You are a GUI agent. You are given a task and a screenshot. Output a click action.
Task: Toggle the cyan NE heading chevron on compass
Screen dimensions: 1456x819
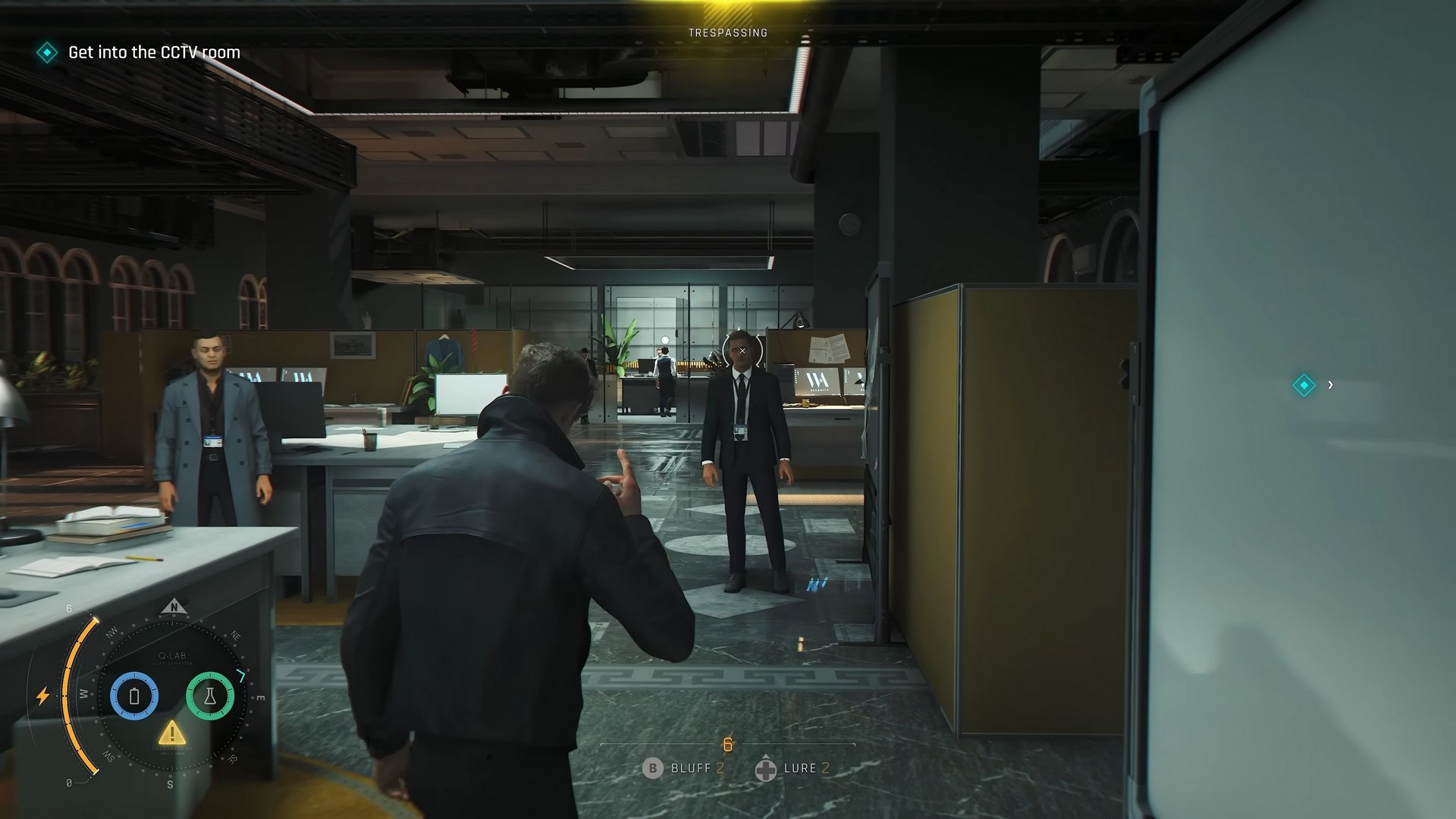[241, 676]
